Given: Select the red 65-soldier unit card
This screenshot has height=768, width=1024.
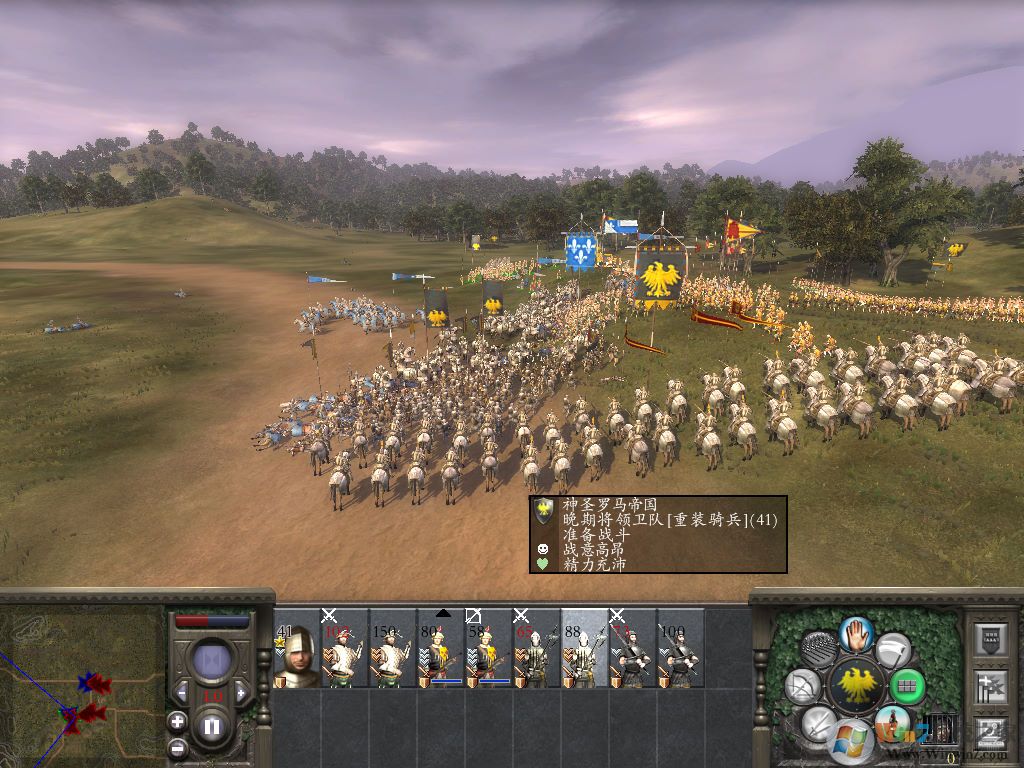Looking at the screenshot, I should click(536, 650).
